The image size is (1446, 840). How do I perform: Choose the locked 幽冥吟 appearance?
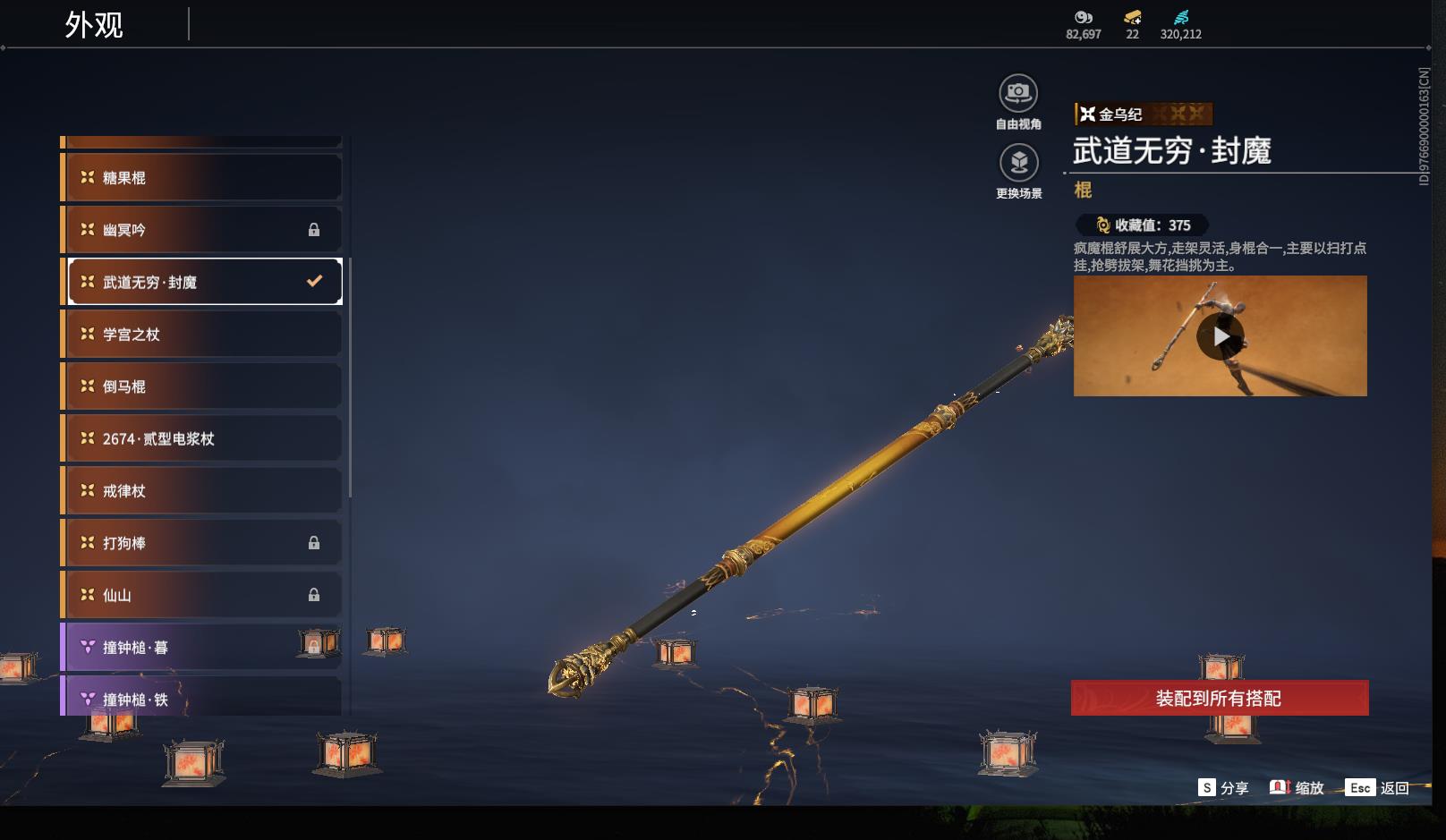[x=202, y=230]
